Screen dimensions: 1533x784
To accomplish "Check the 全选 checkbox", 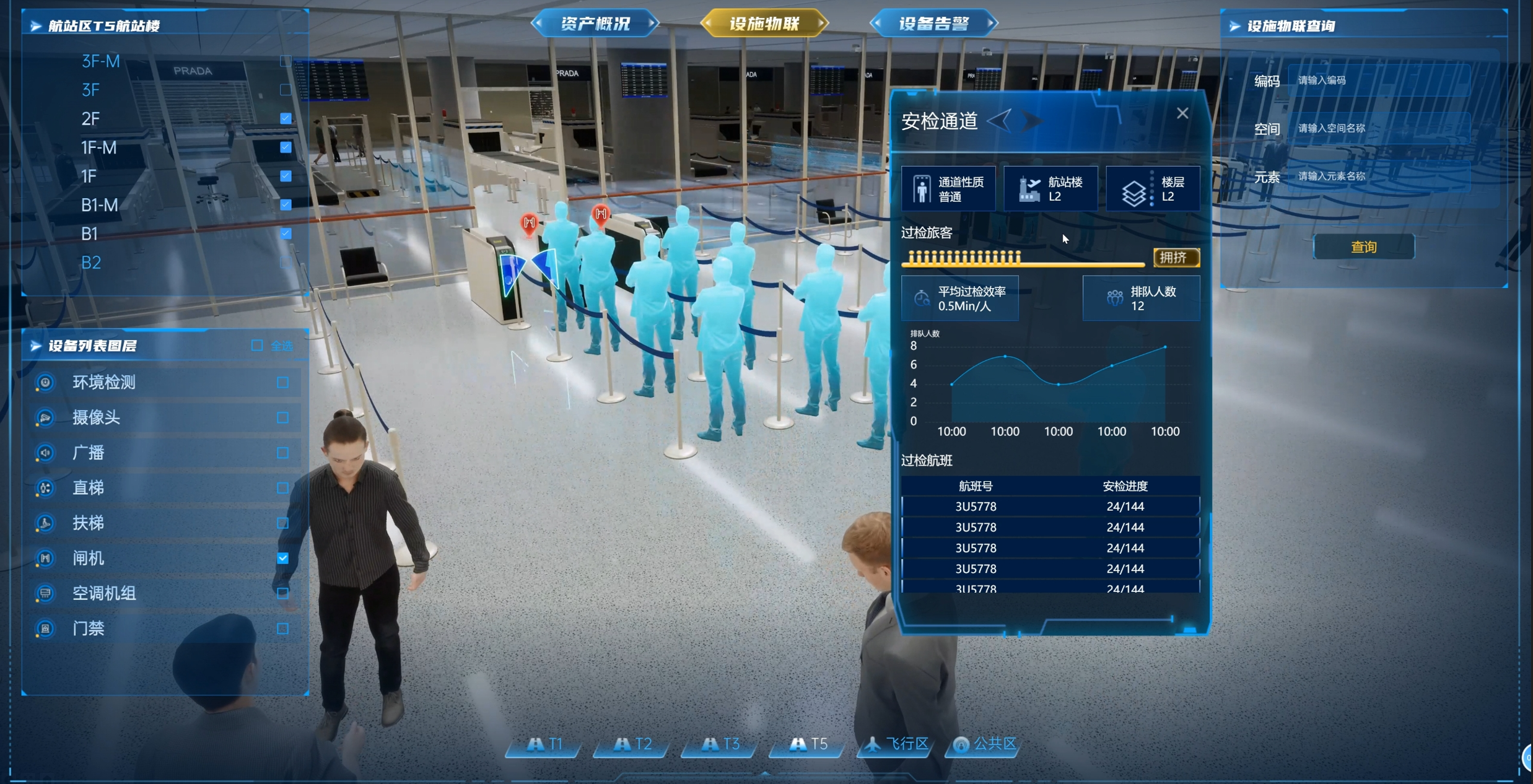I will 257,346.
